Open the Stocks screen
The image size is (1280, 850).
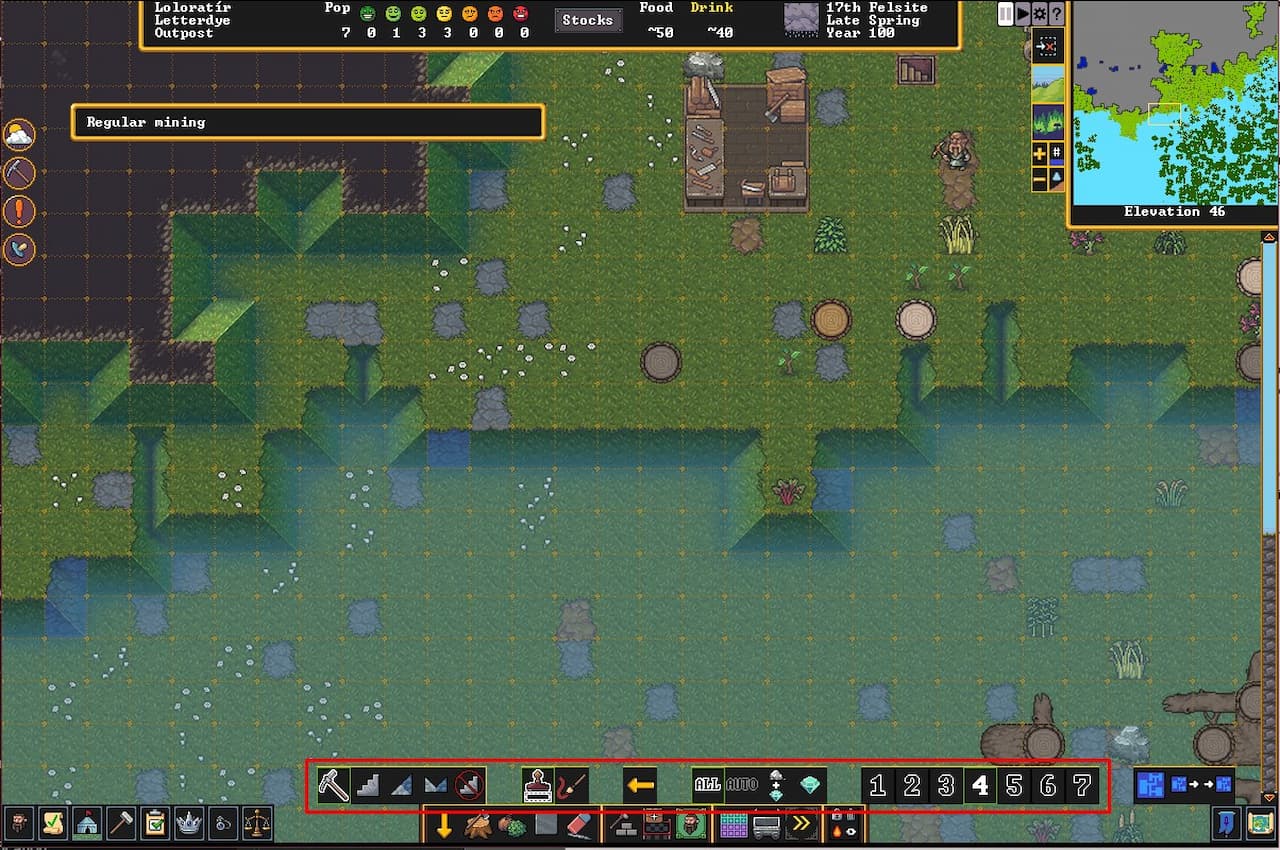click(x=588, y=19)
